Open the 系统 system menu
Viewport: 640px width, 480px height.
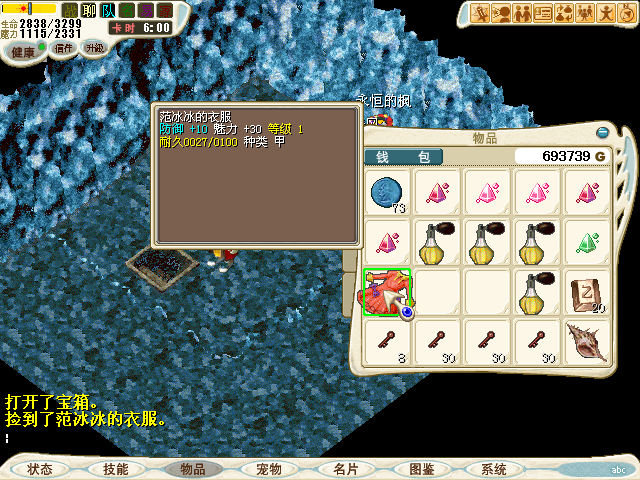coord(494,469)
